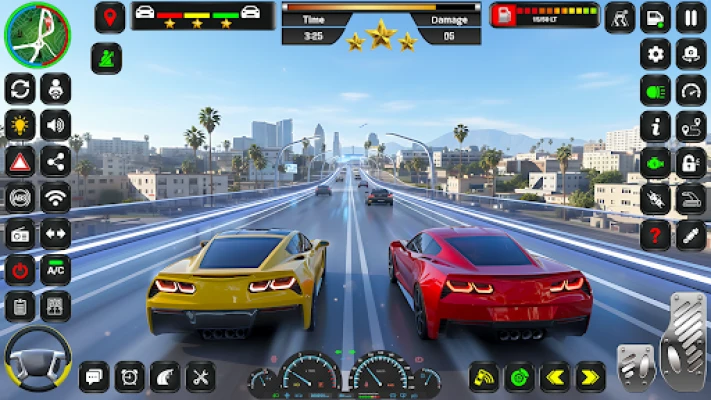Tap the circular minimap

tap(37, 34)
